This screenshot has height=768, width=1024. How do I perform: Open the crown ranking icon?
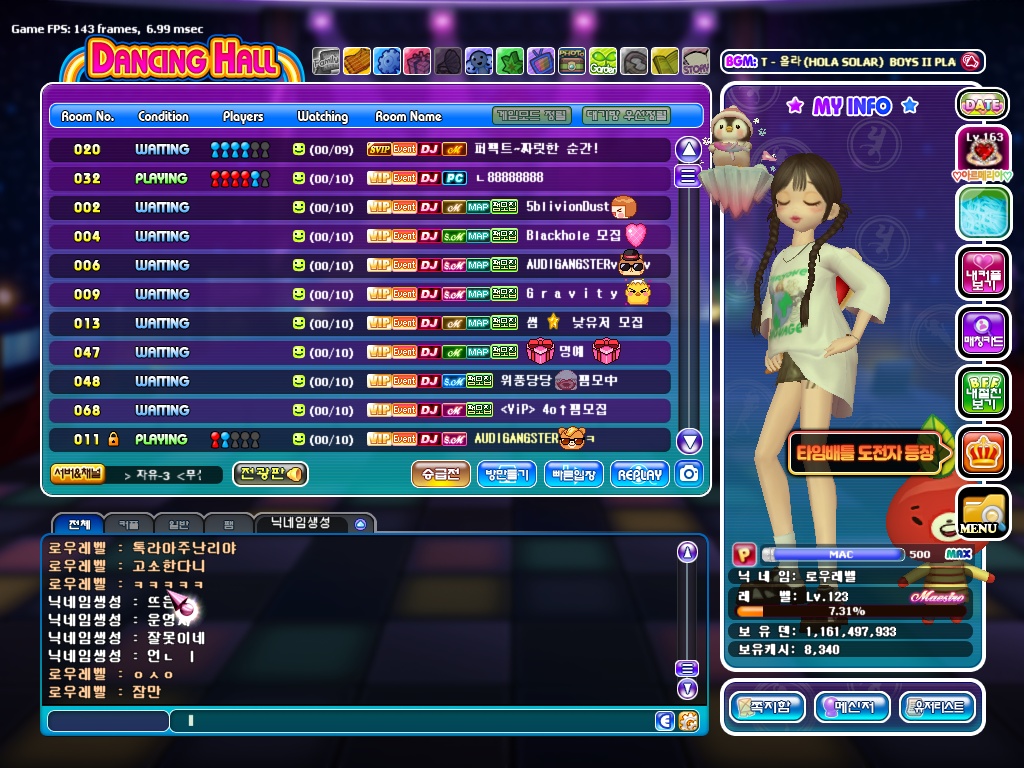click(x=982, y=452)
